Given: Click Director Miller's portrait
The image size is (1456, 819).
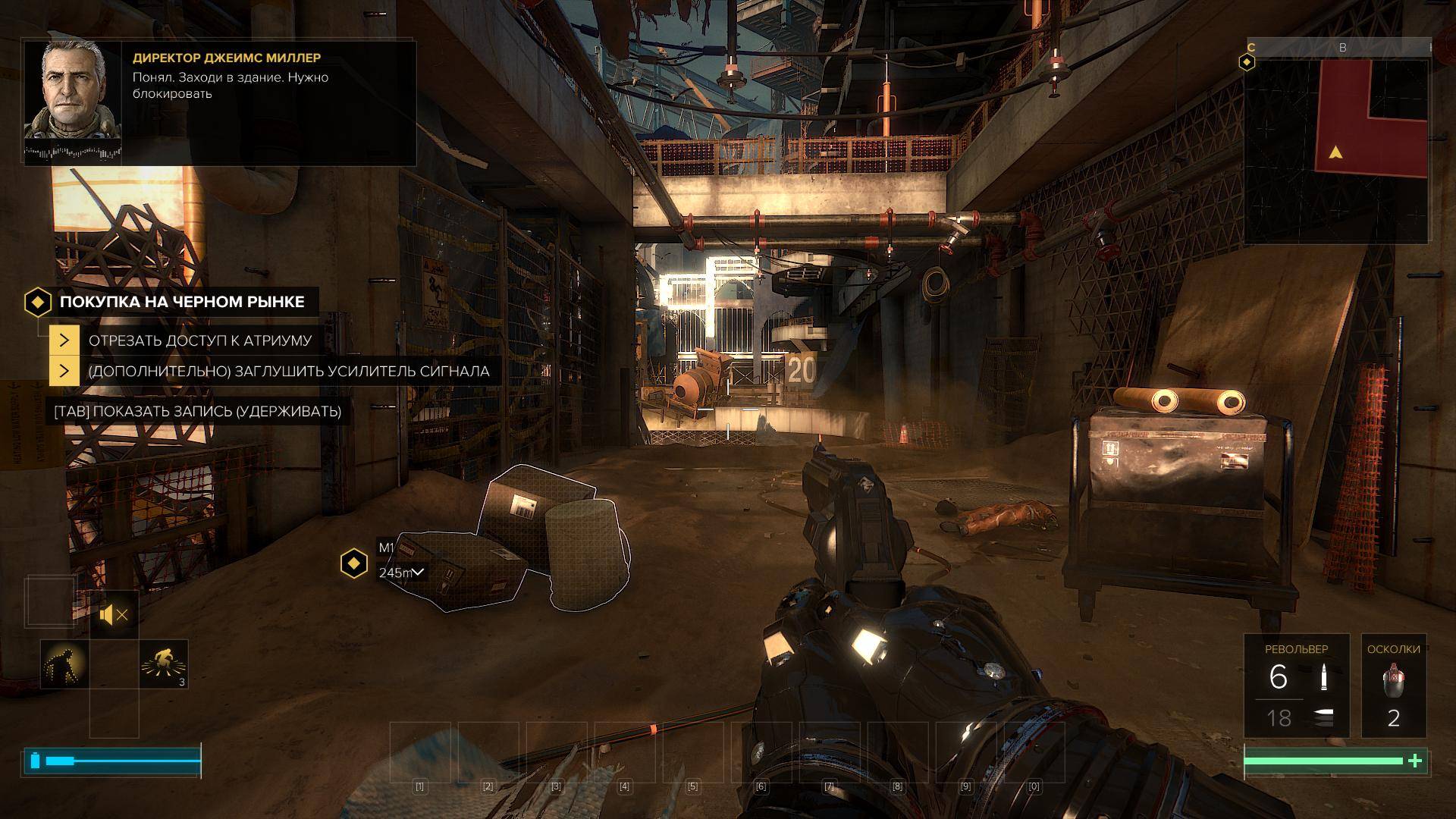Looking at the screenshot, I should 73,91.
